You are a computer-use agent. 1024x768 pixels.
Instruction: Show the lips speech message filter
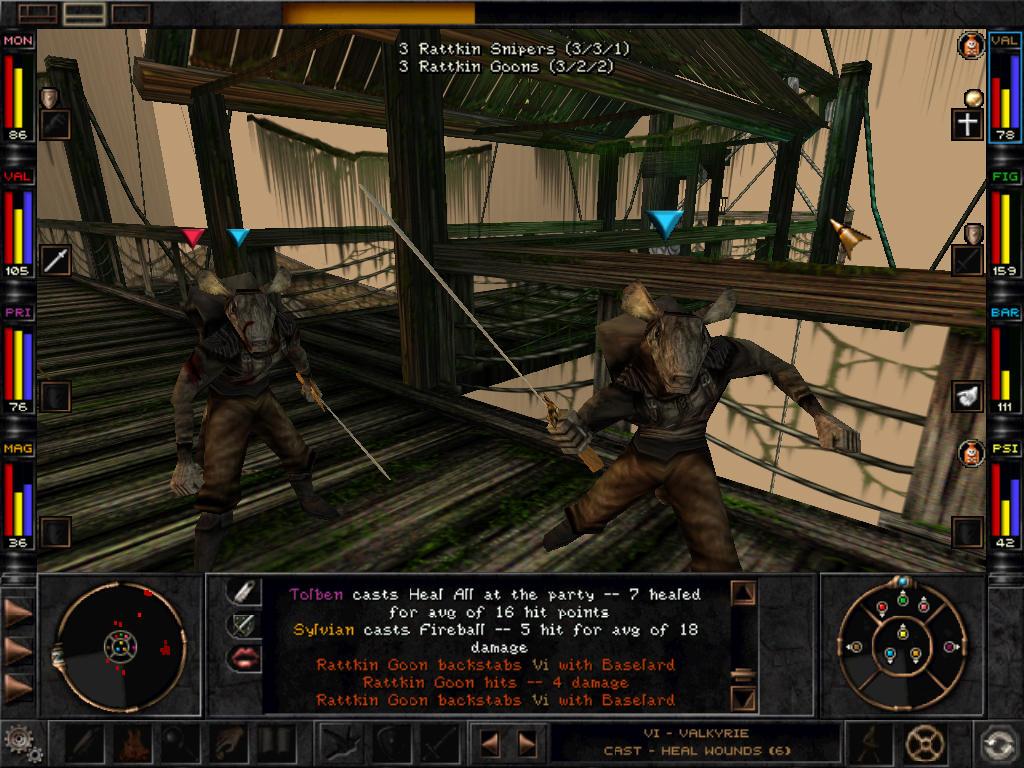pos(243,656)
